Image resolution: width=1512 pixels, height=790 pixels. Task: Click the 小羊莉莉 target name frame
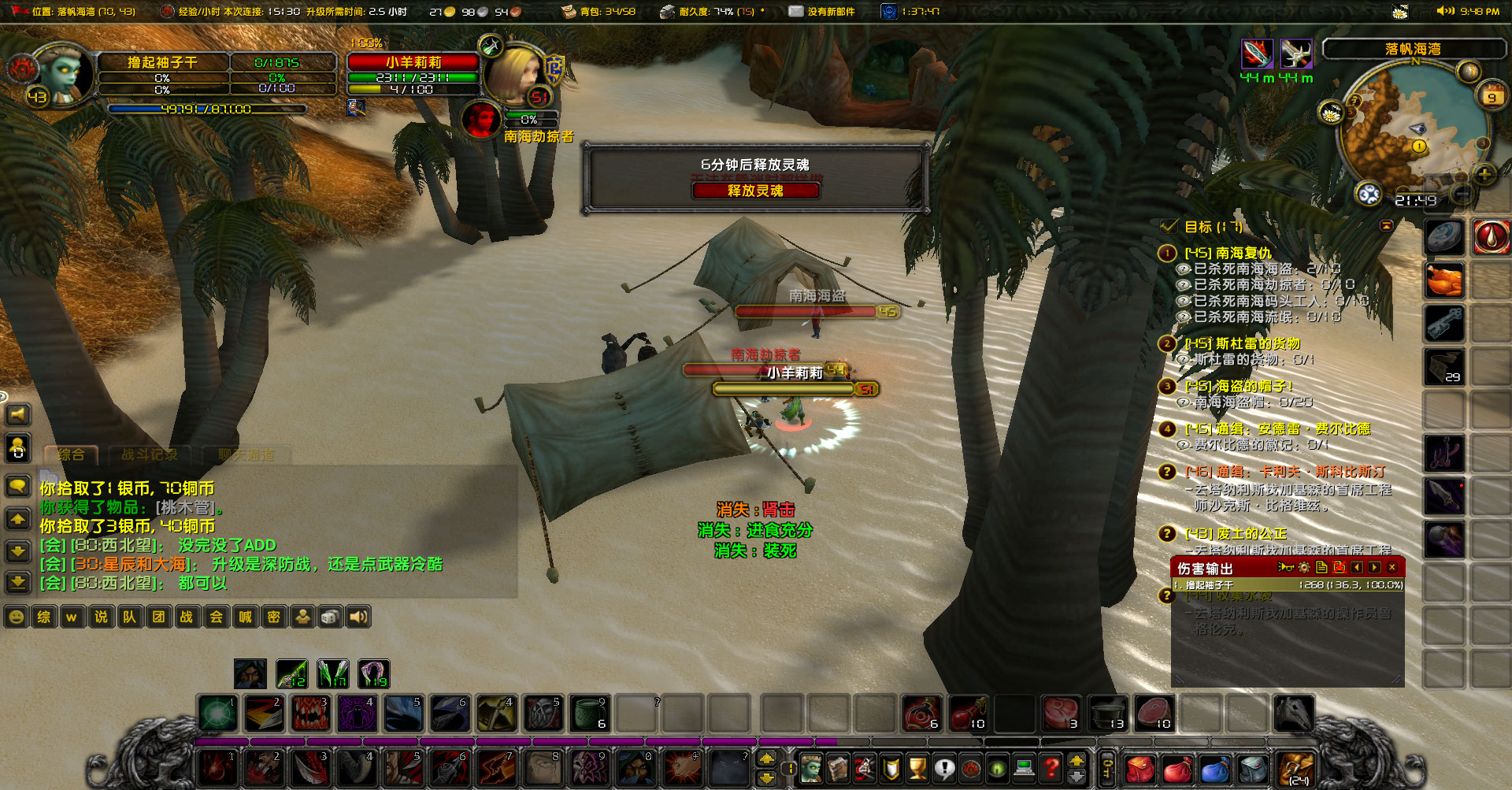coord(413,62)
